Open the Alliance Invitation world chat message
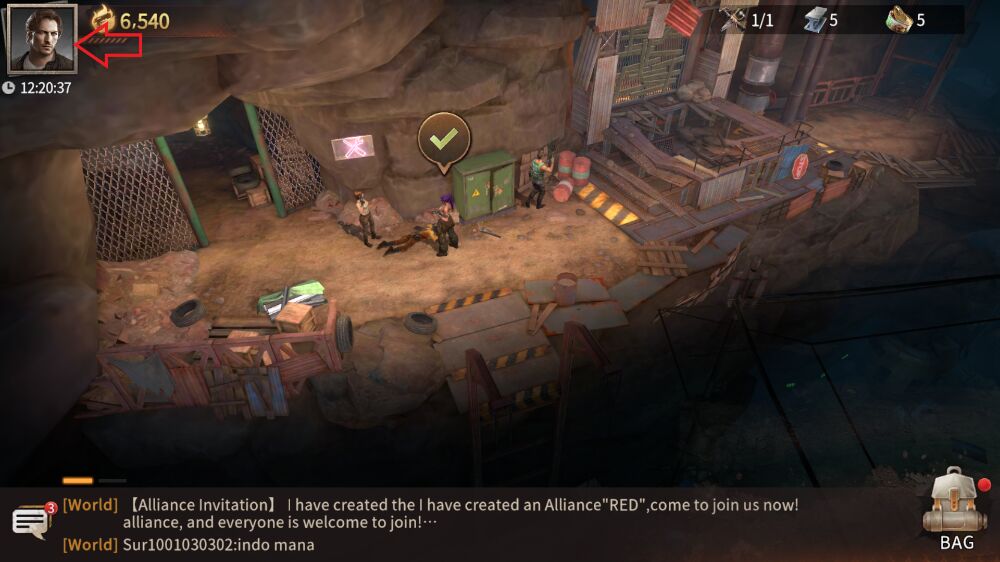Image resolution: width=1000 pixels, height=562 pixels. [x=460, y=513]
